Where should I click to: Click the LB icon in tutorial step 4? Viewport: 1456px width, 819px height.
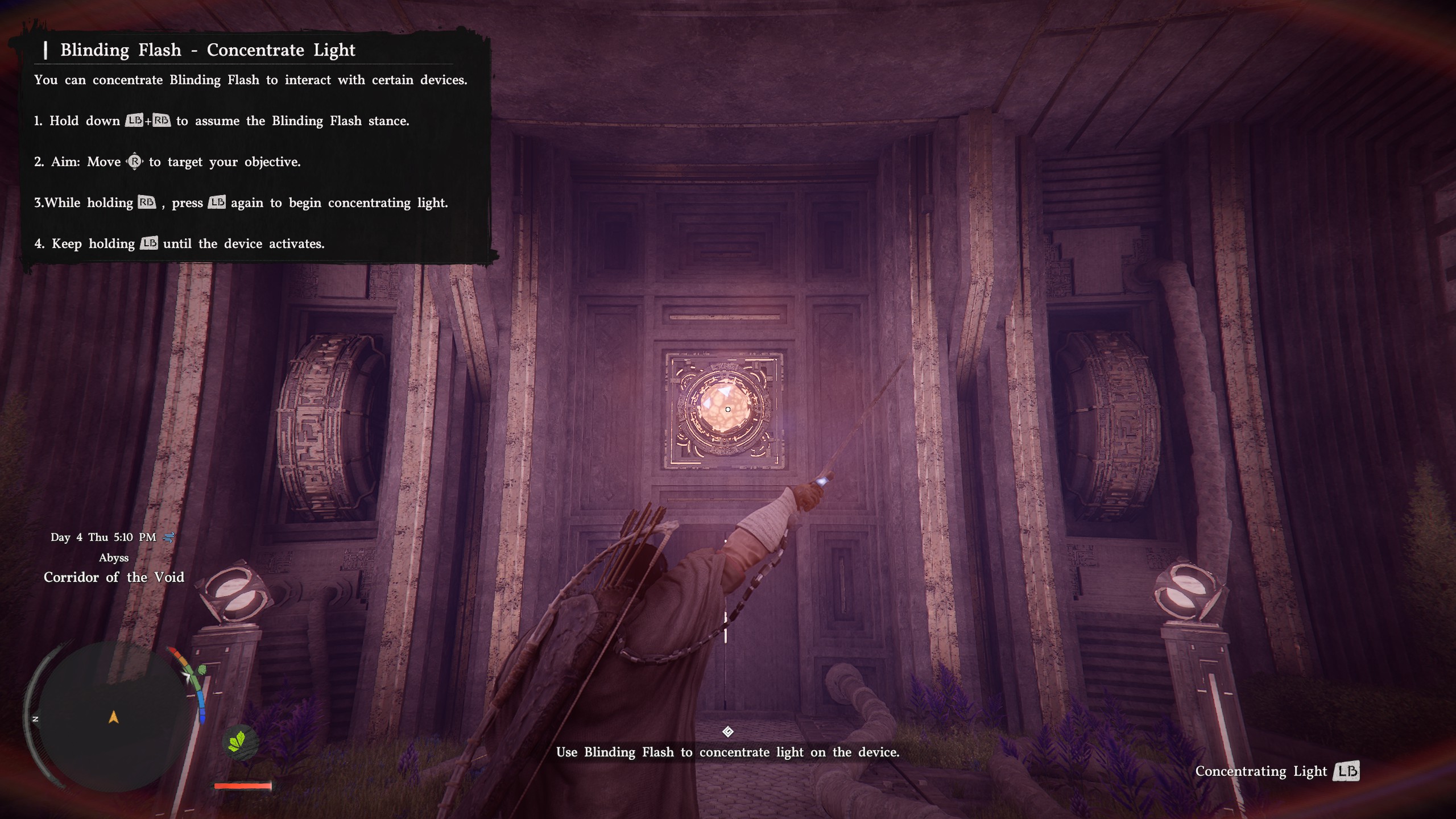[148, 243]
